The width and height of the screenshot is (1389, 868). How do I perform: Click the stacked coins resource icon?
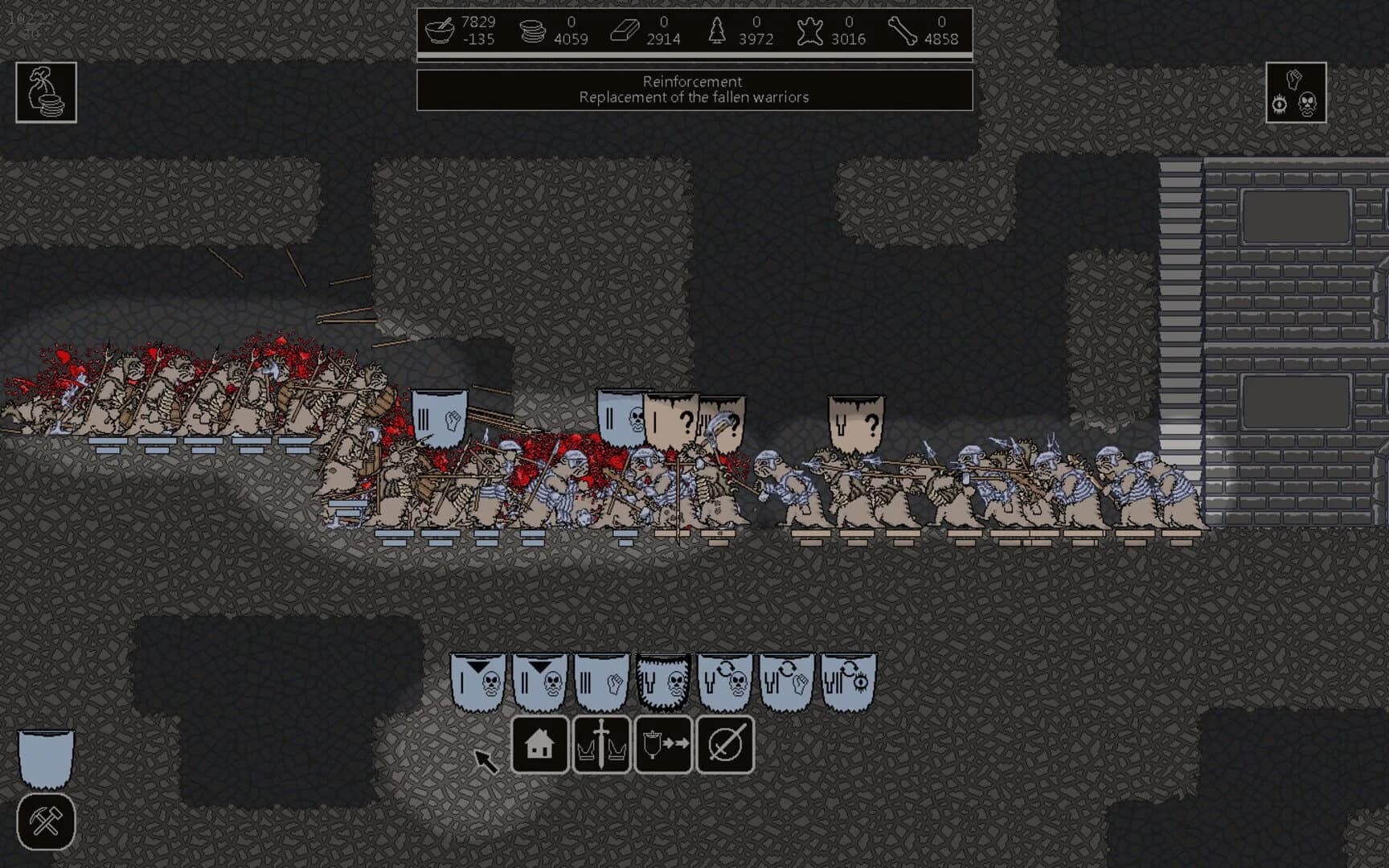point(531,30)
